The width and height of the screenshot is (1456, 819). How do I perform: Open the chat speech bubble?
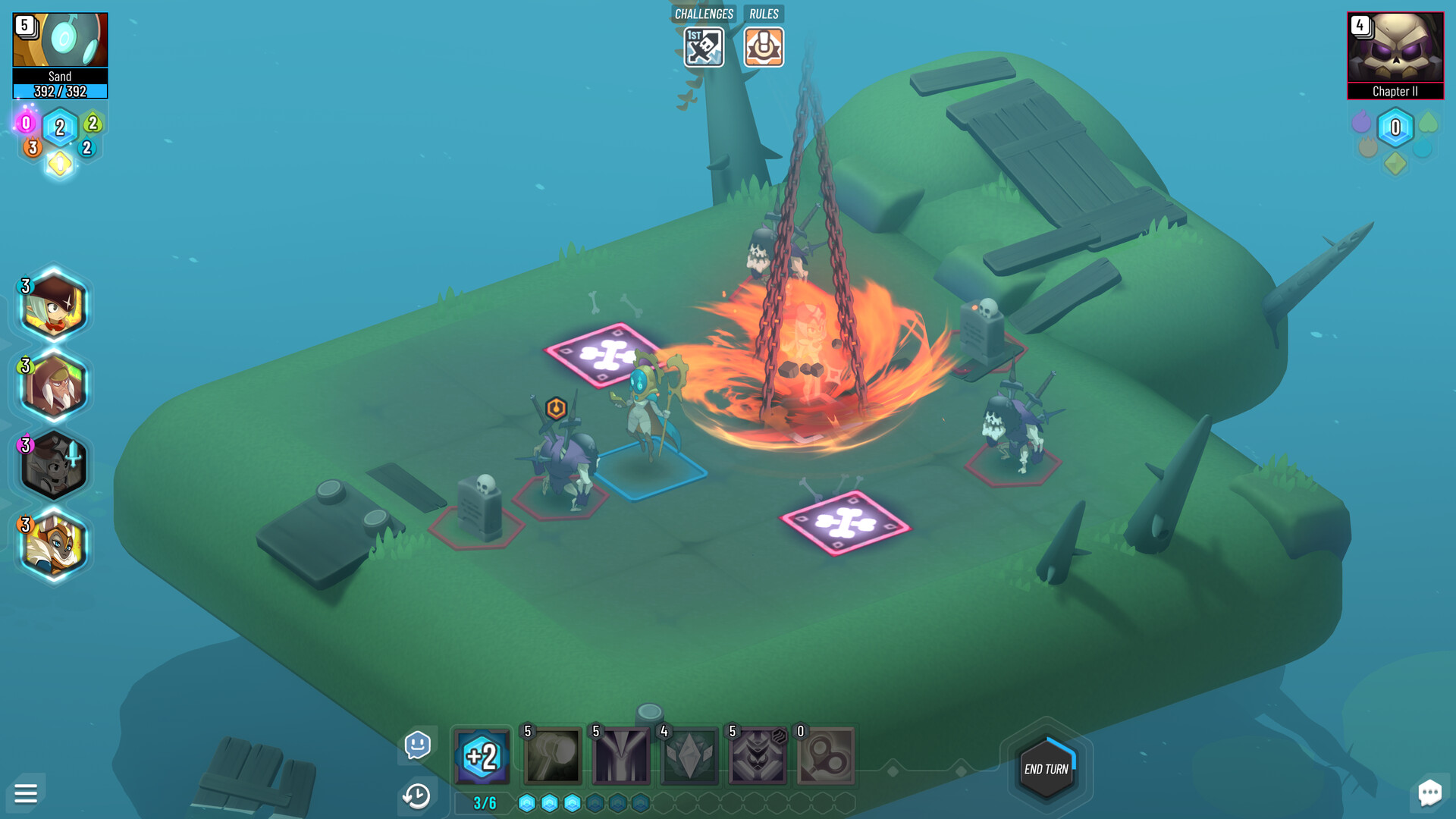[1429, 793]
